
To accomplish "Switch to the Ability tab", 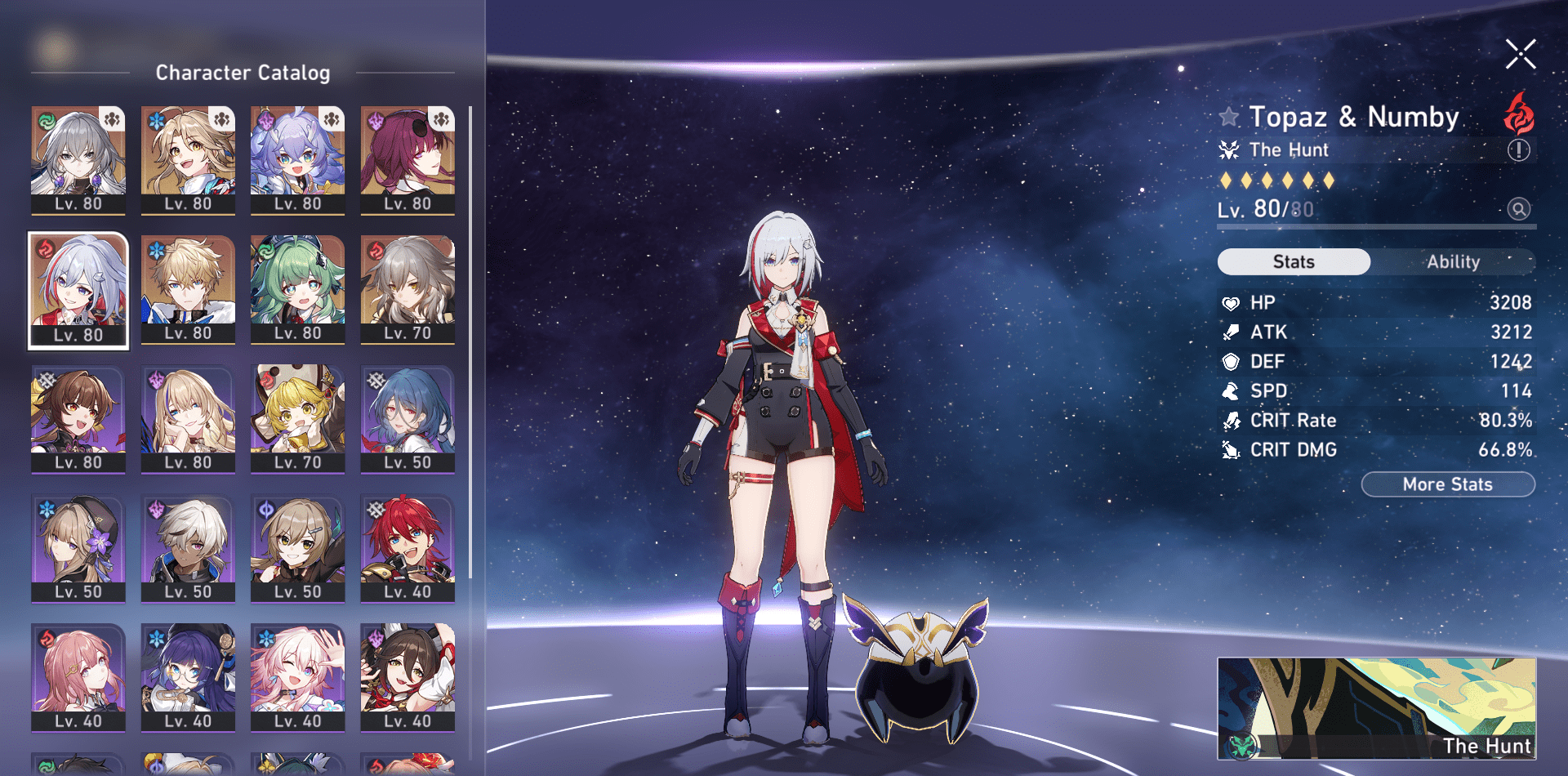I will [x=1454, y=261].
